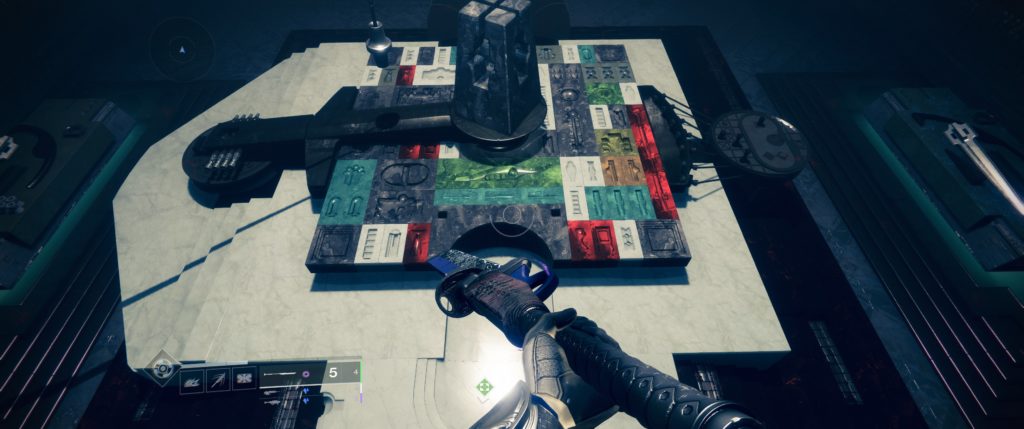Click the circular radar tracker

[x=181, y=48]
